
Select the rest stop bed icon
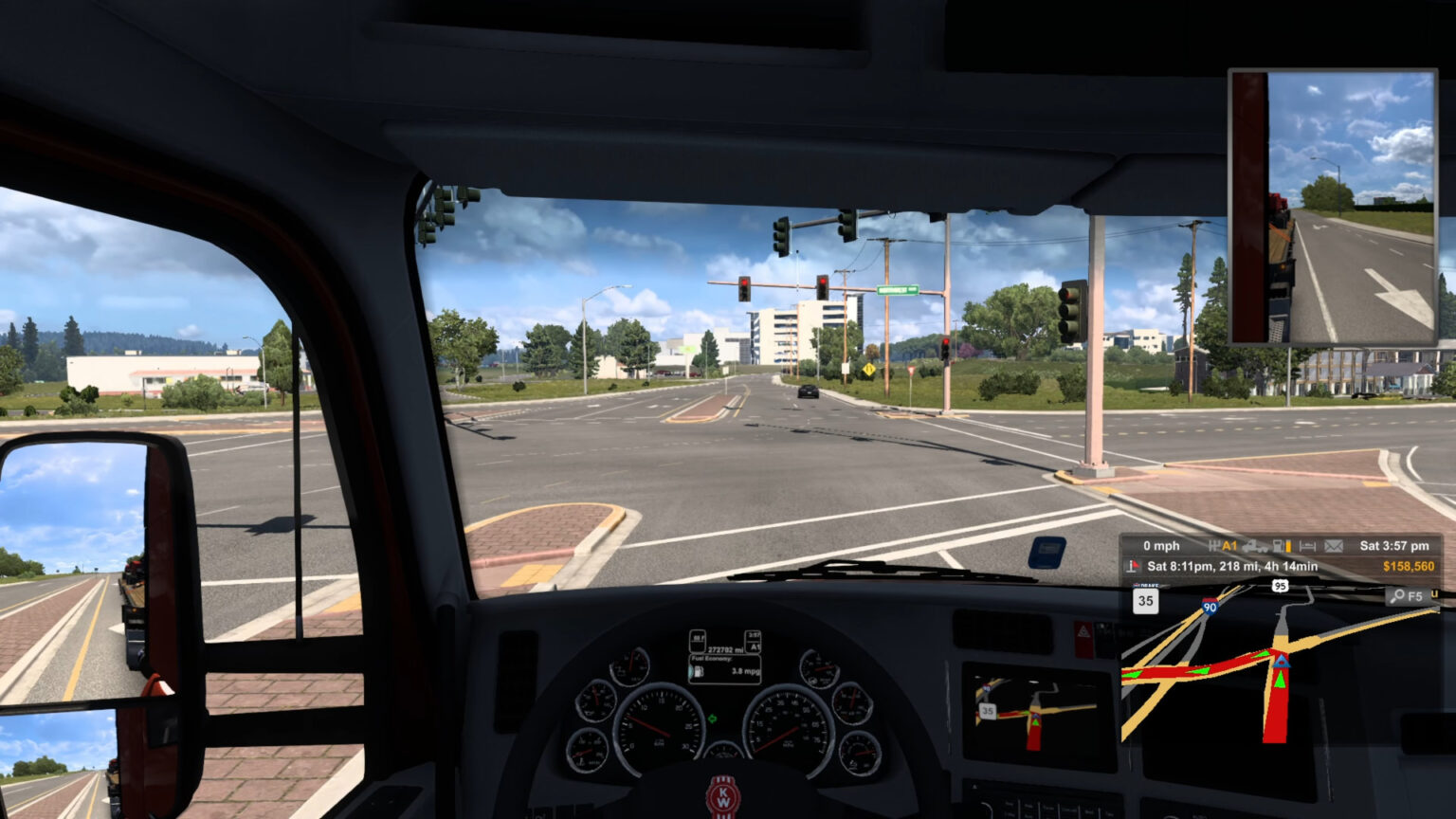pyautogui.click(x=1307, y=546)
